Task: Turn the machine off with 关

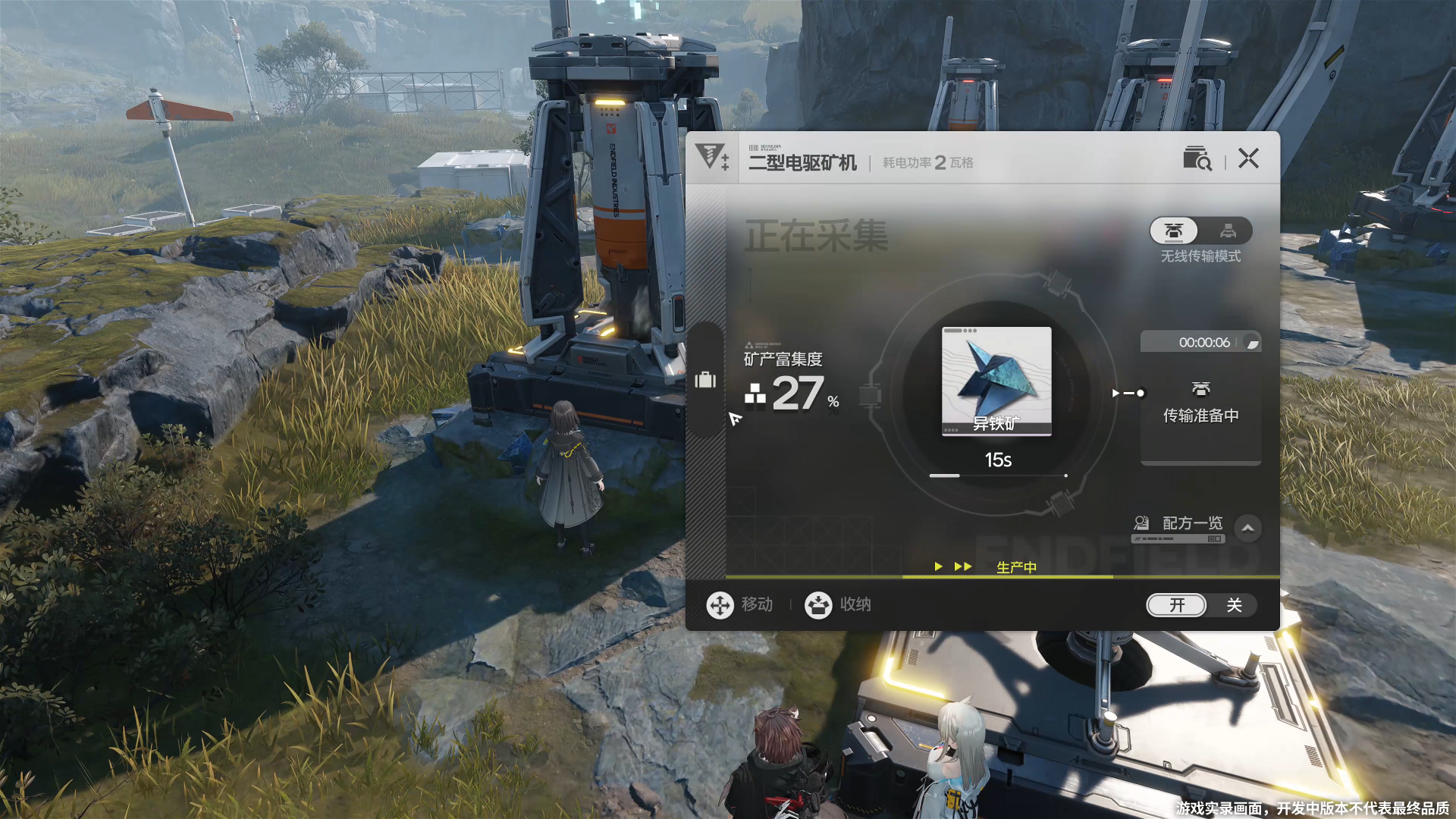Action: [1234, 605]
